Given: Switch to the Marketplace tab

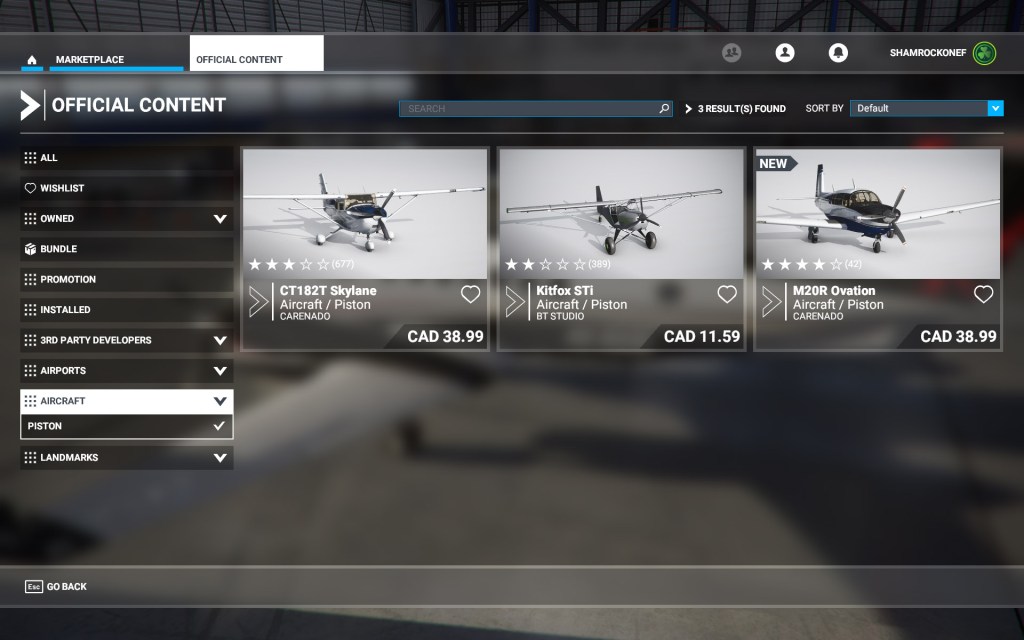Looking at the screenshot, I should 90,60.
